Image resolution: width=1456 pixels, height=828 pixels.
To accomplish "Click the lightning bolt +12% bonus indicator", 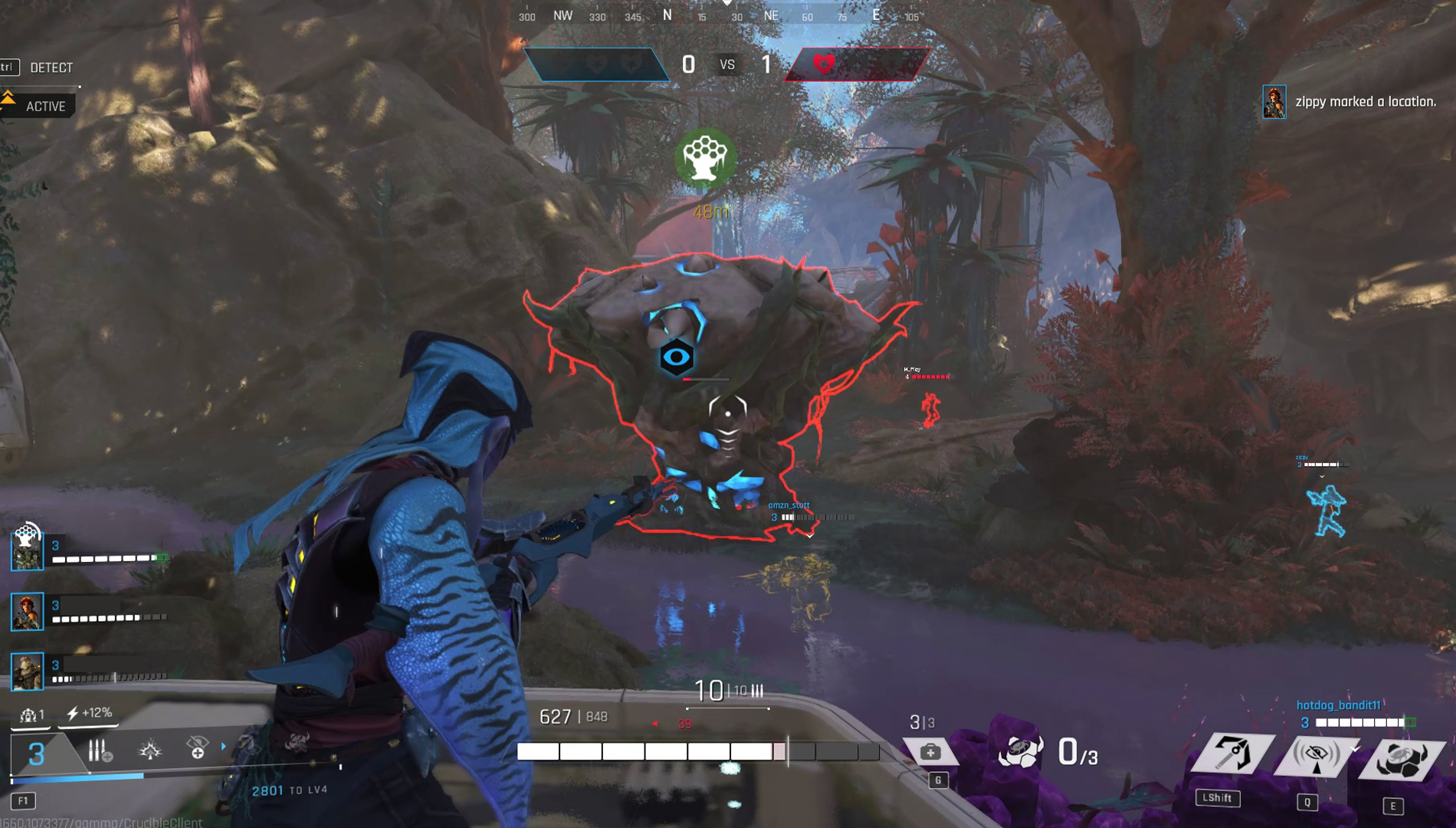I will tap(90, 714).
